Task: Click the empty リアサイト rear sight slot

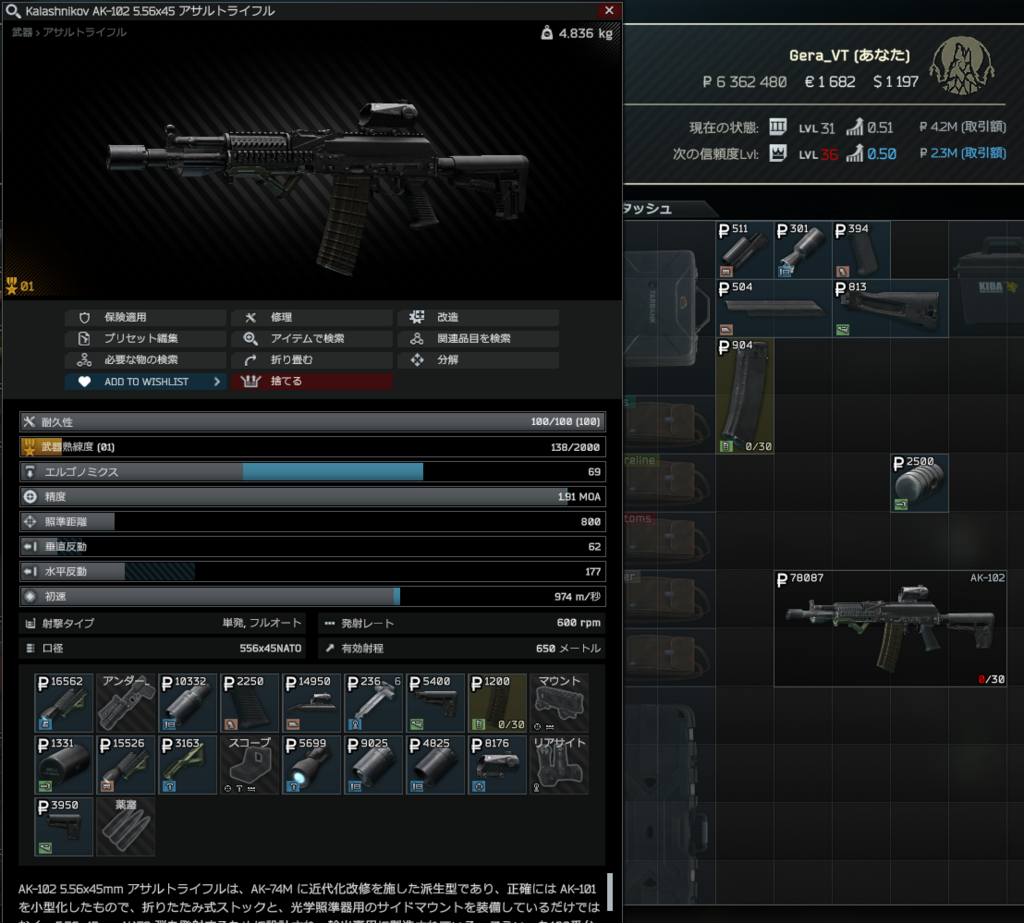Action: click(x=560, y=765)
